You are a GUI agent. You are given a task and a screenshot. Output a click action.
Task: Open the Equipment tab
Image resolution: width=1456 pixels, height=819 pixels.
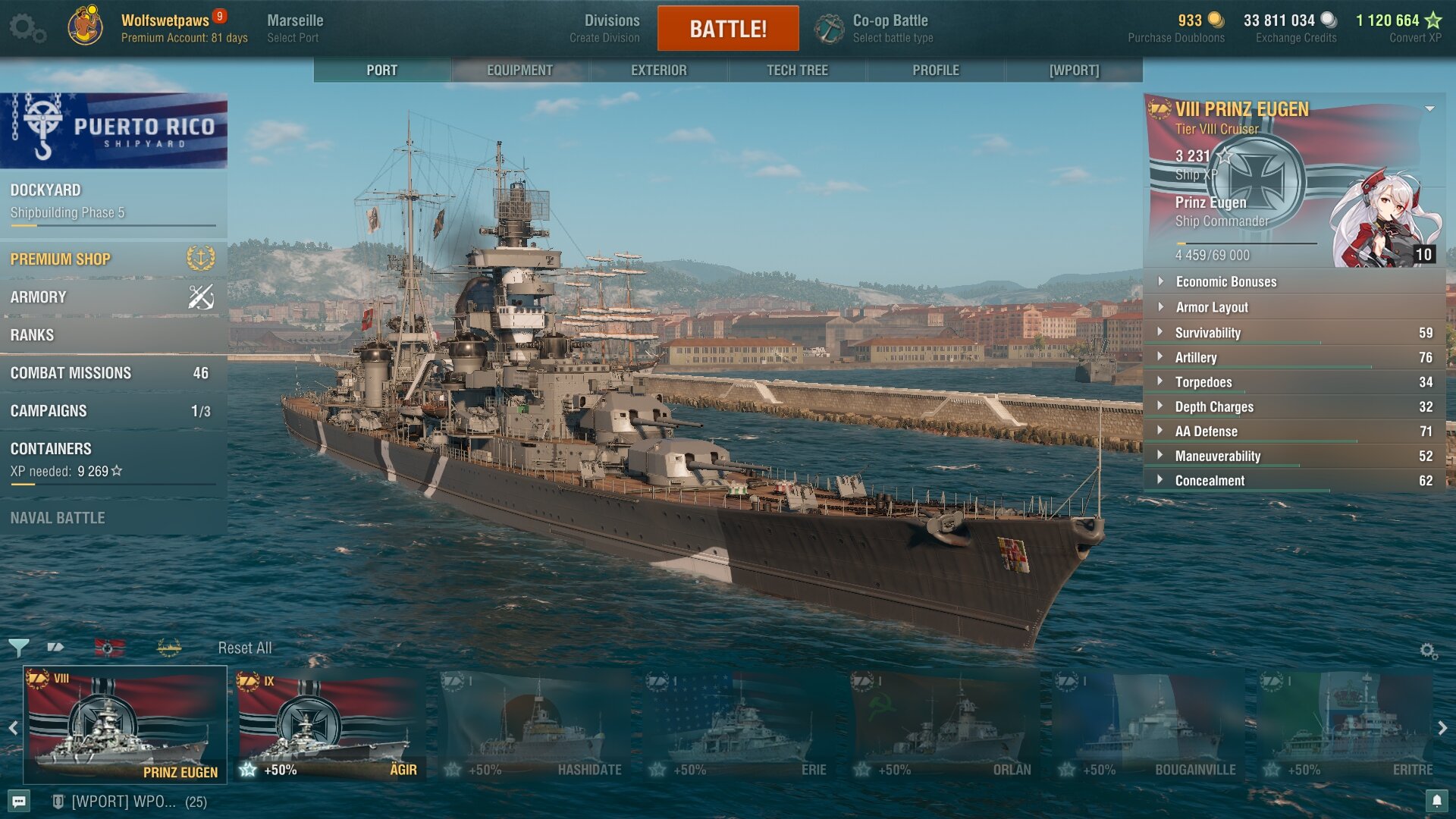click(x=519, y=70)
